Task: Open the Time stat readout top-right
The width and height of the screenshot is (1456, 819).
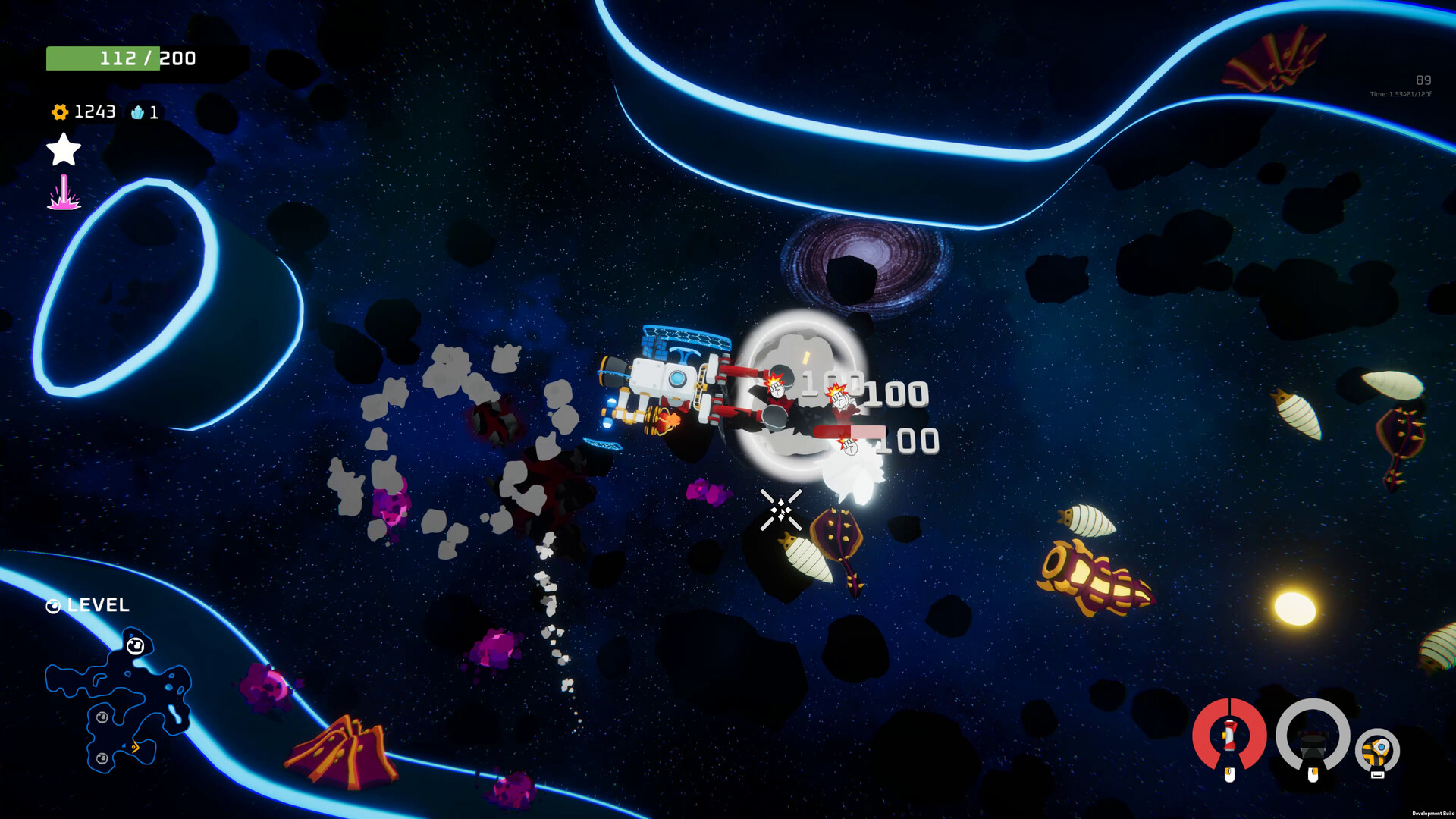Action: click(1398, 93)
